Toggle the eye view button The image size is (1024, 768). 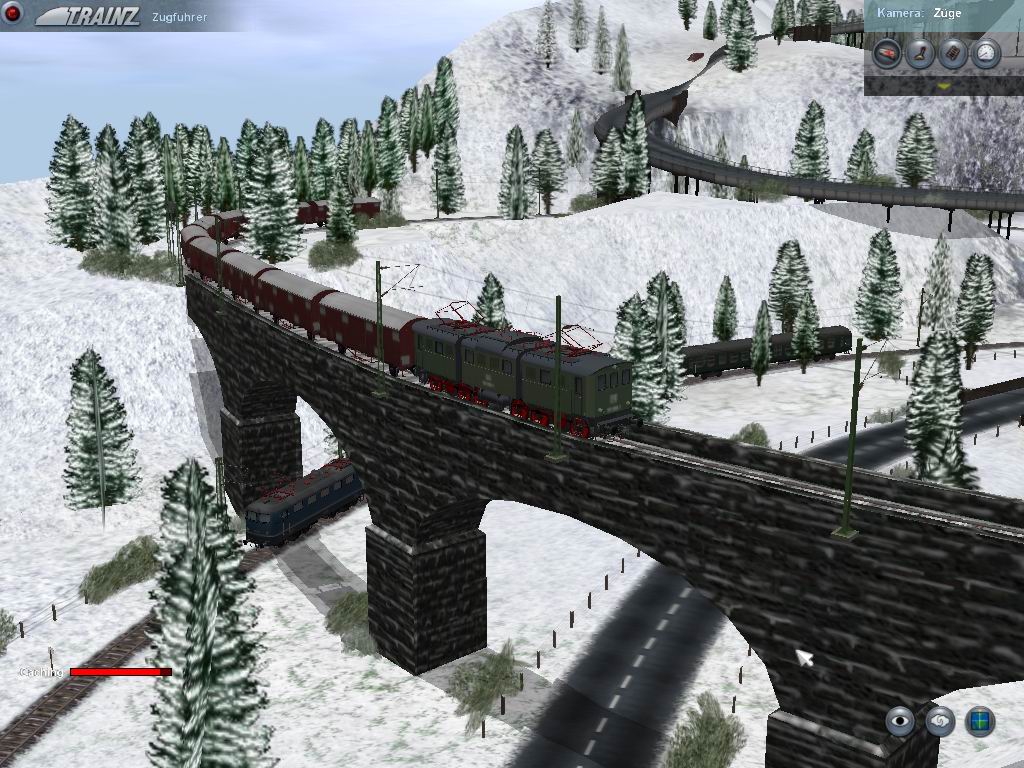(901, 721)
